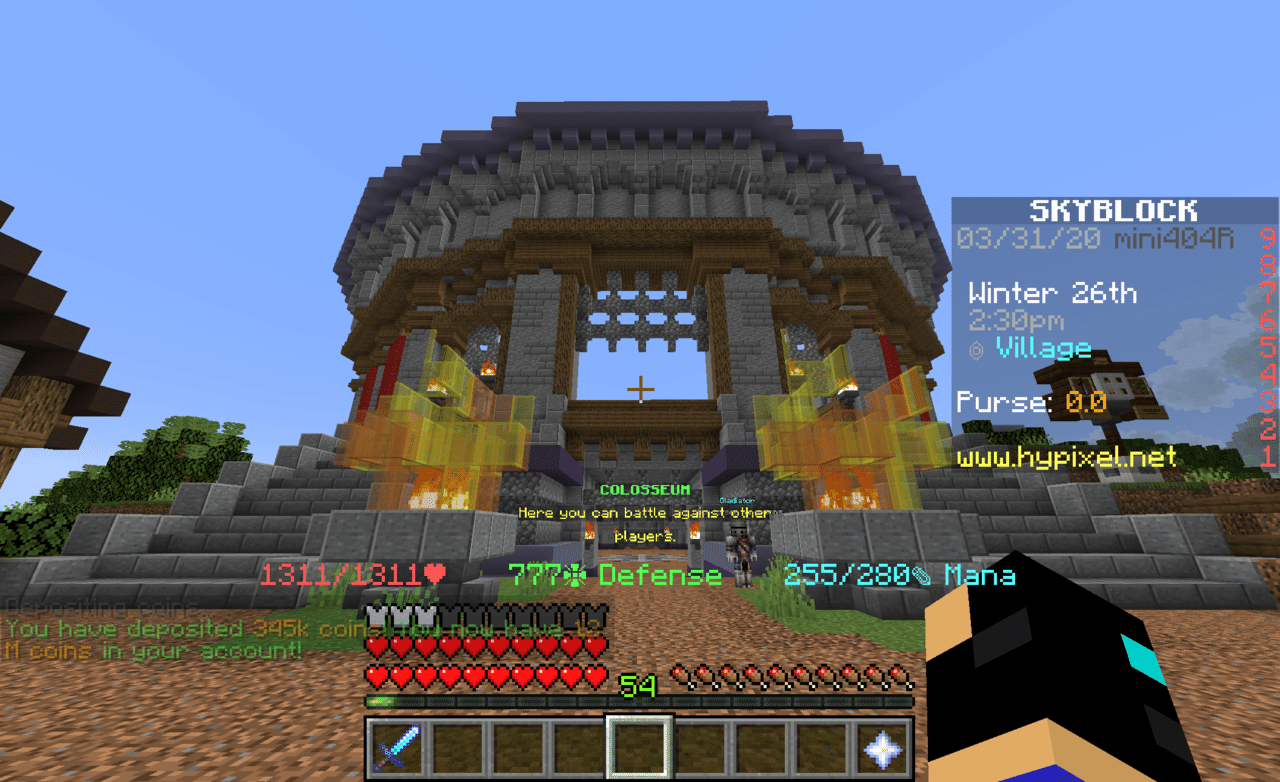The image size is (1280, 782).
Task: Expand the Winter 26th date entry
Action: 1052,292
